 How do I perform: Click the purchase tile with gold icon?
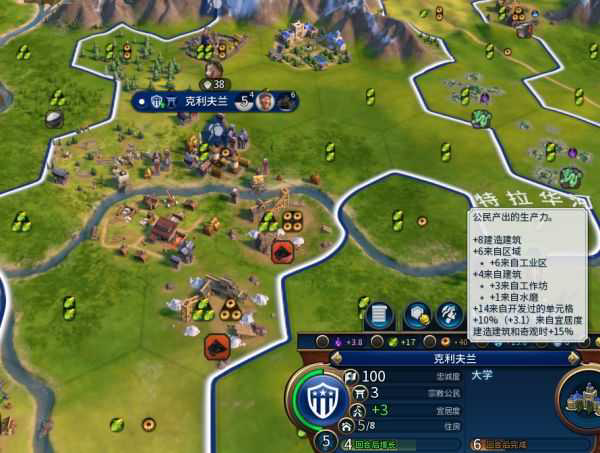[x=415, y=314]
